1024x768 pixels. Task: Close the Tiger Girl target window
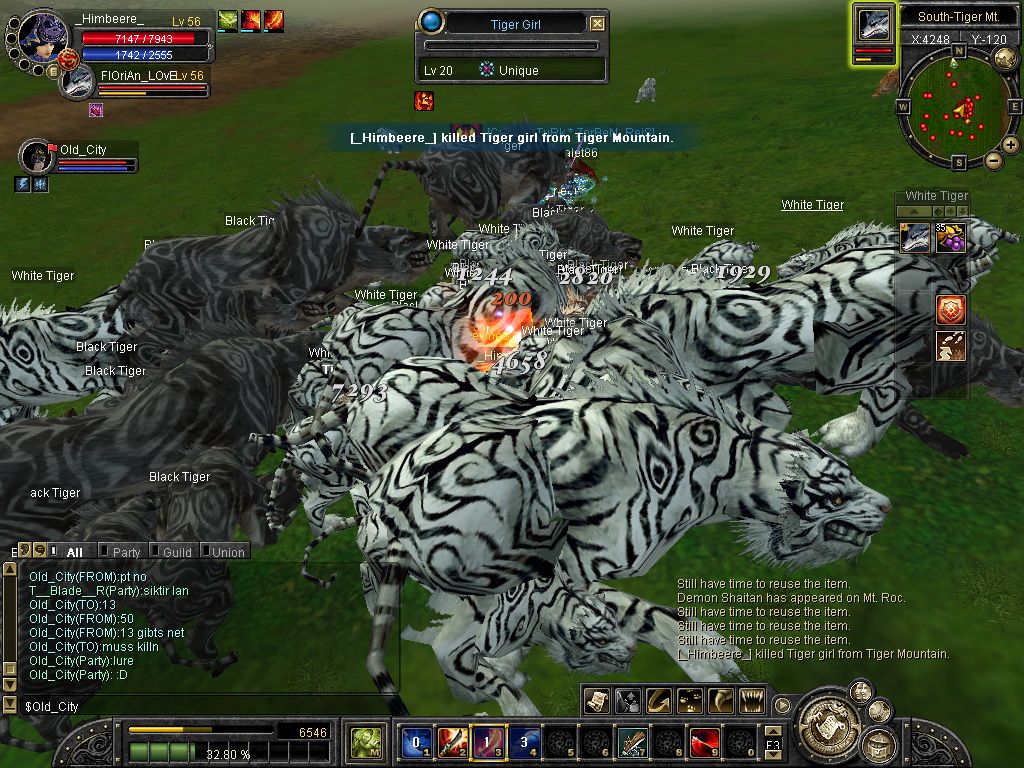(597, 23)
